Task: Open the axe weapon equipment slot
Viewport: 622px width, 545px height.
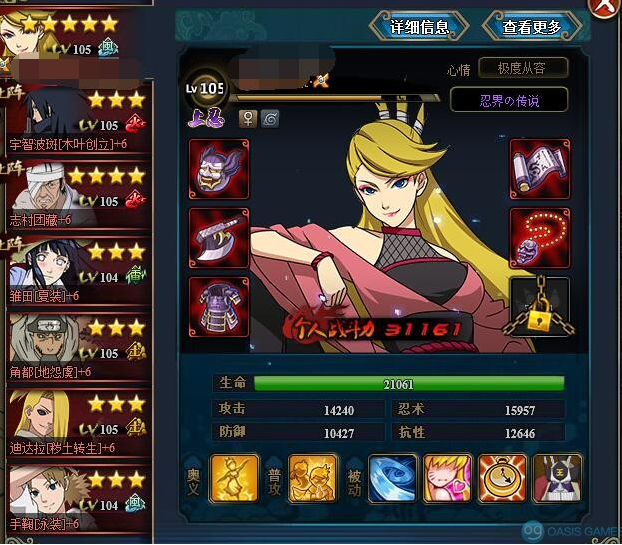Action: pos(219,237)
